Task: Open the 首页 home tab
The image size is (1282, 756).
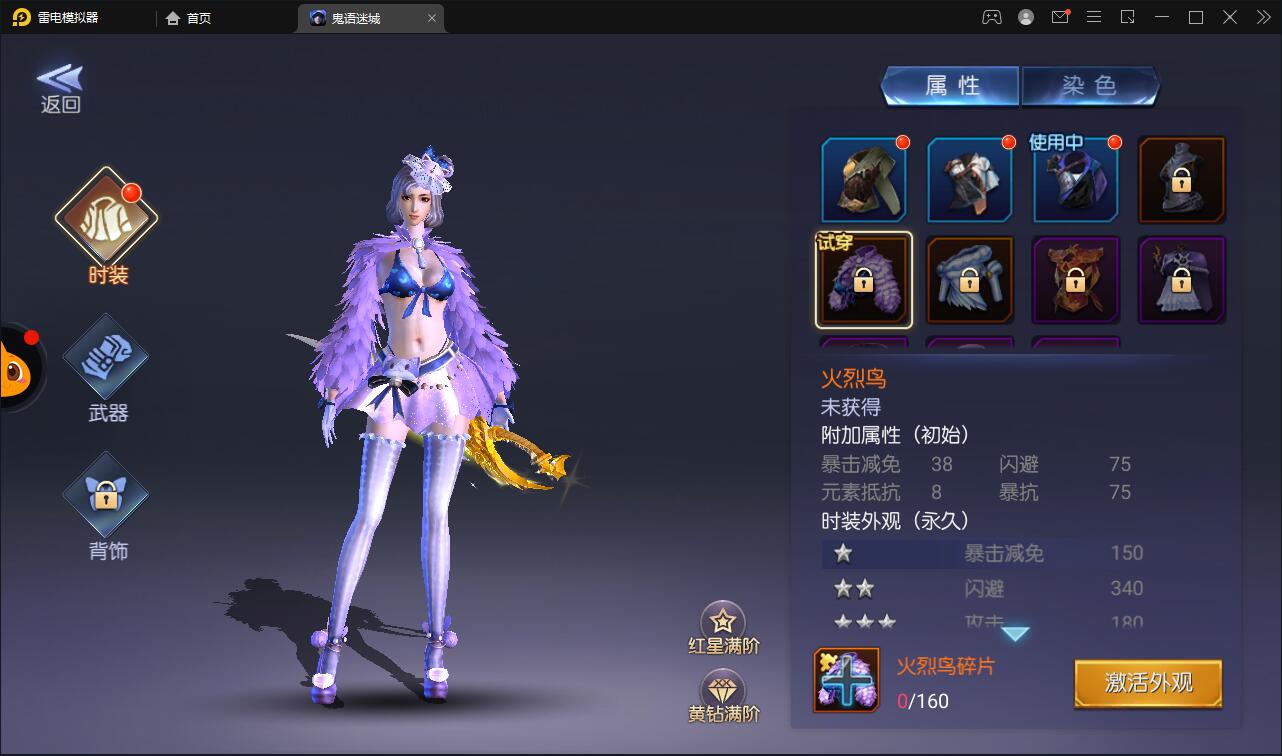Action: [190, 18]
